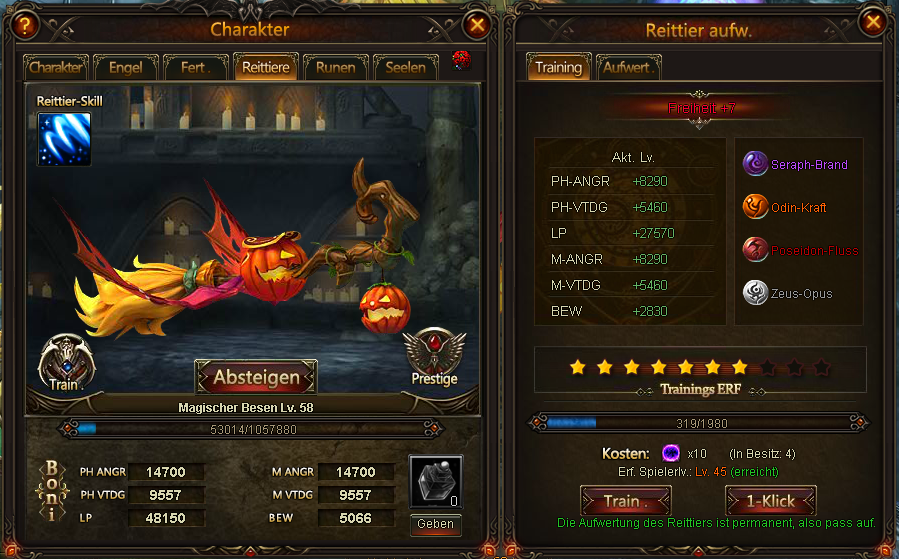Select the Training tab
The image size is (899, 559).
tap(558, 68)
